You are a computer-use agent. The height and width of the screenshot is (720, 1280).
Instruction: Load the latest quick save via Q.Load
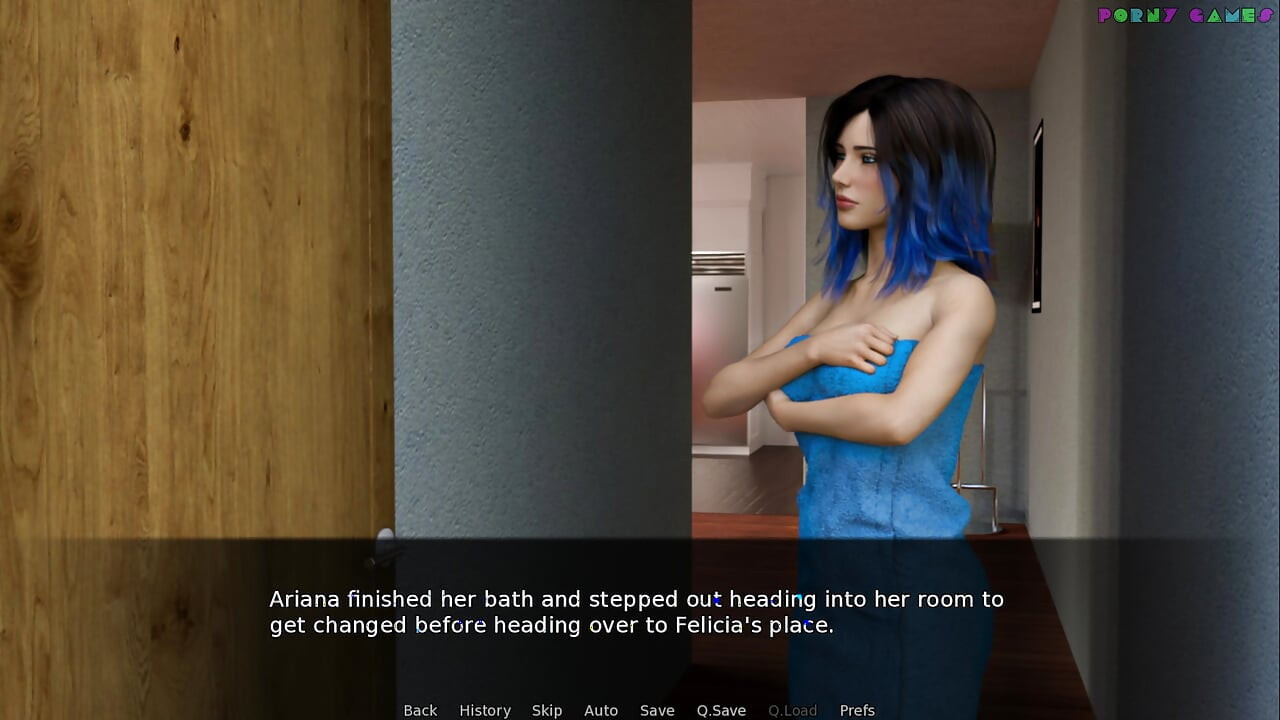[x=790, y=710]
